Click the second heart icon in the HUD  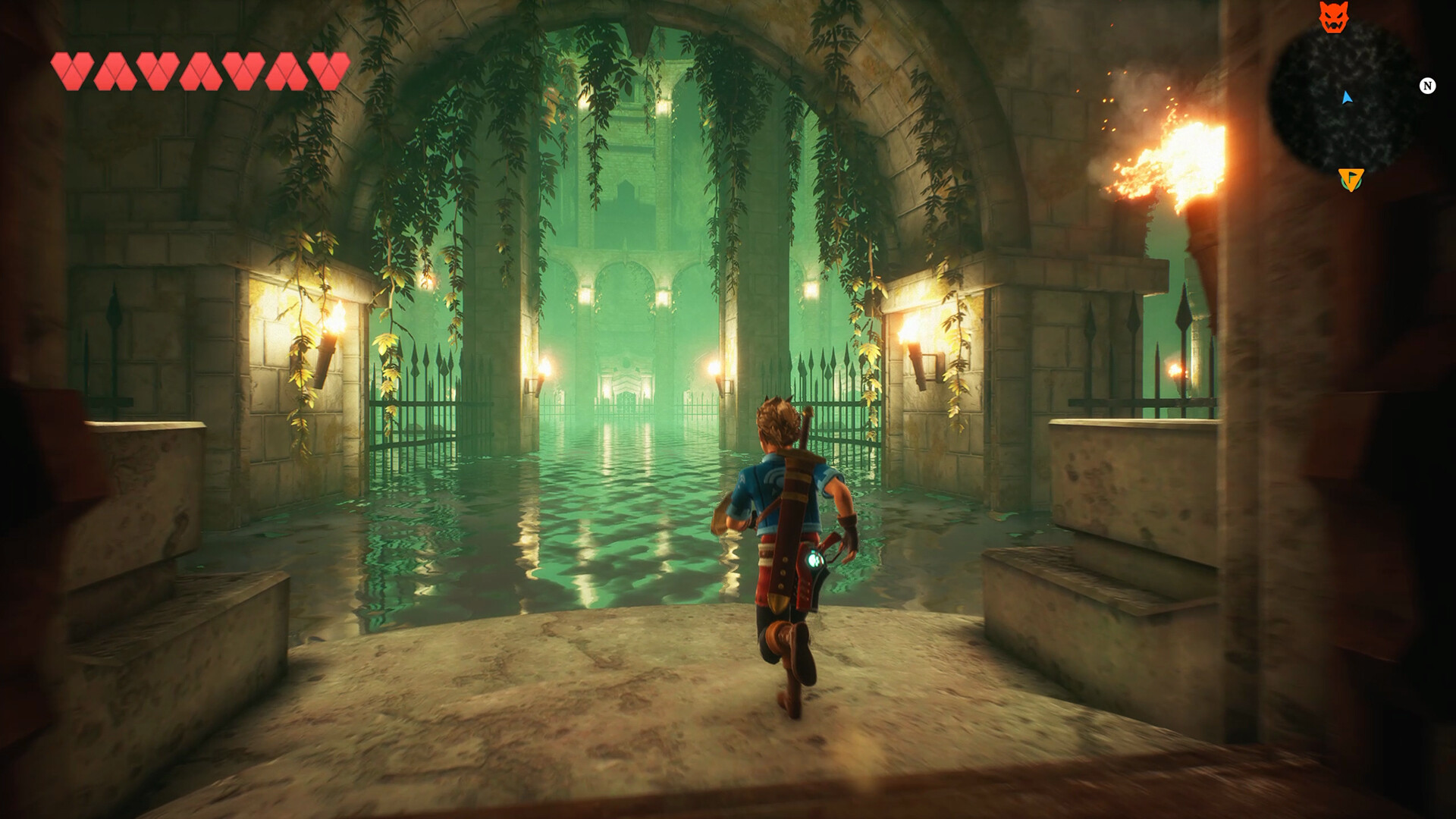116,68
